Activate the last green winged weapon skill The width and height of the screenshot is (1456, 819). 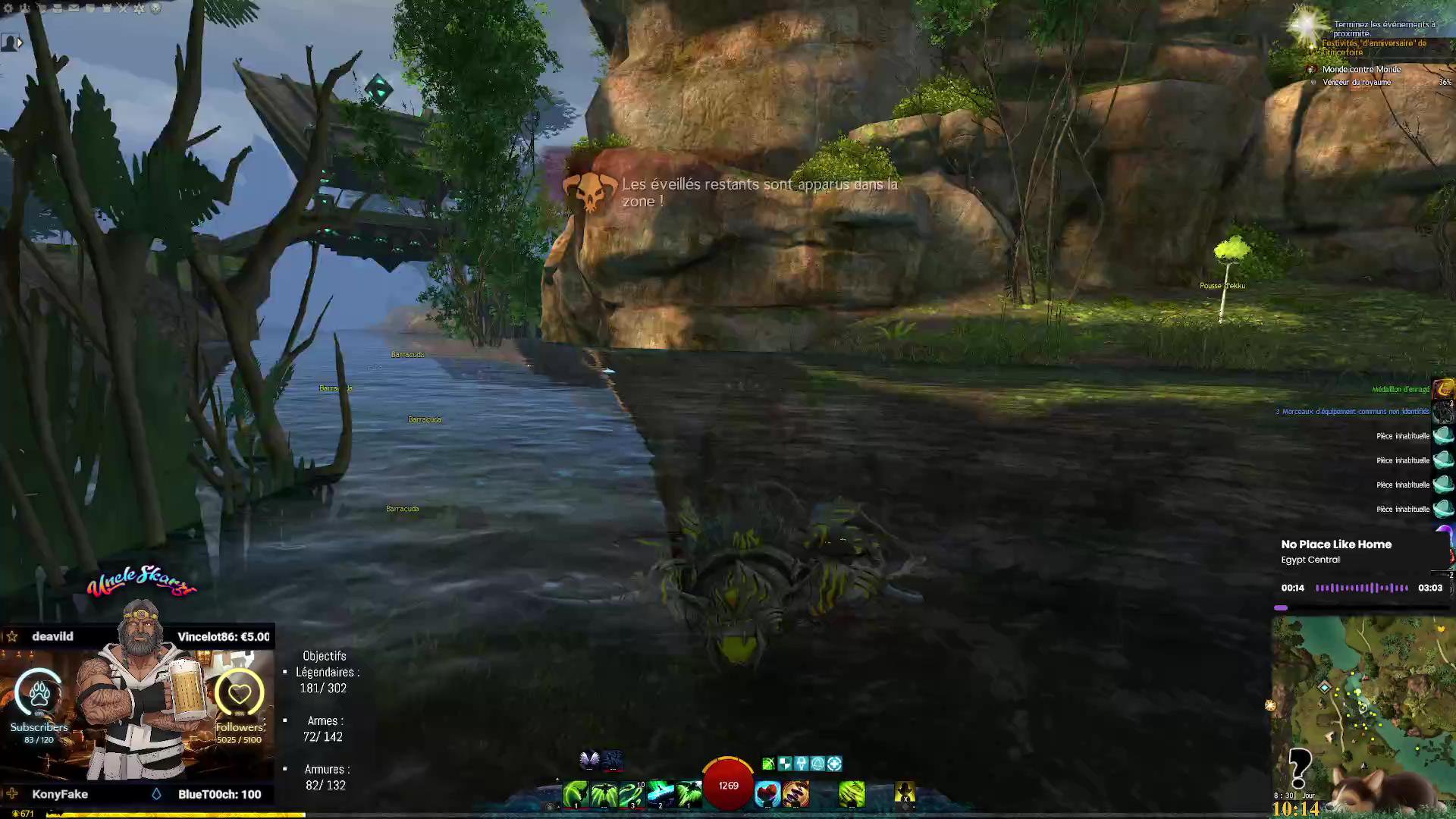(689, 794)
